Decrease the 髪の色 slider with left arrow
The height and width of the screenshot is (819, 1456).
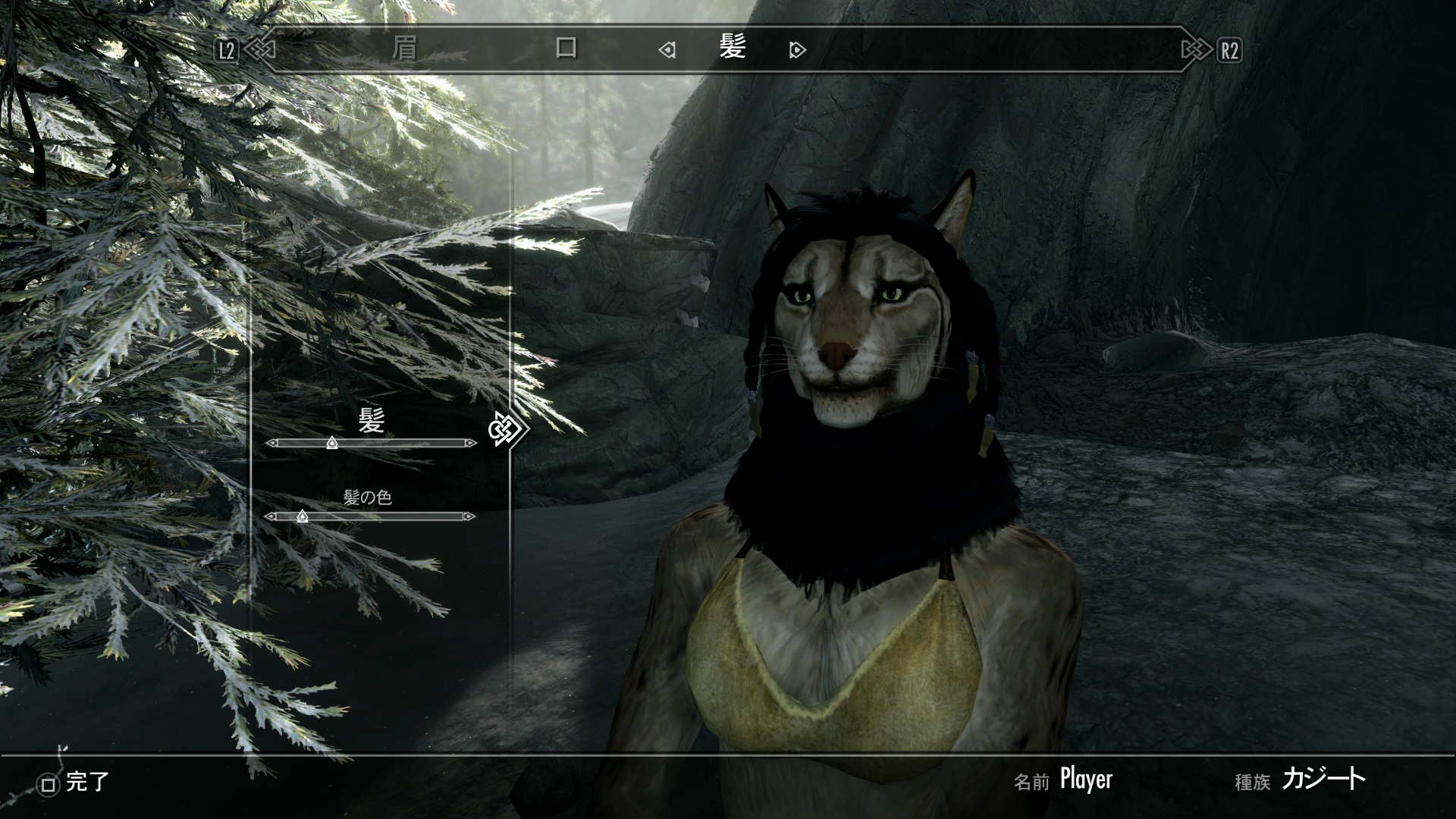tap(270, 516)
